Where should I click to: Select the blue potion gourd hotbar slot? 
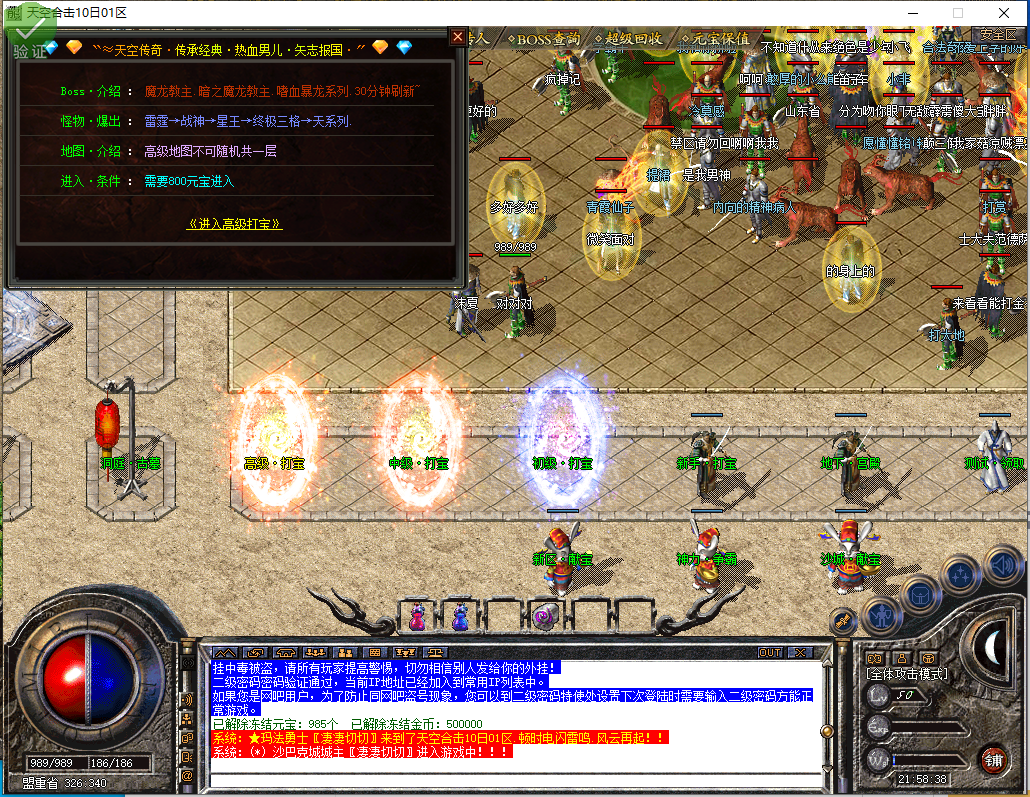[460, 614]
